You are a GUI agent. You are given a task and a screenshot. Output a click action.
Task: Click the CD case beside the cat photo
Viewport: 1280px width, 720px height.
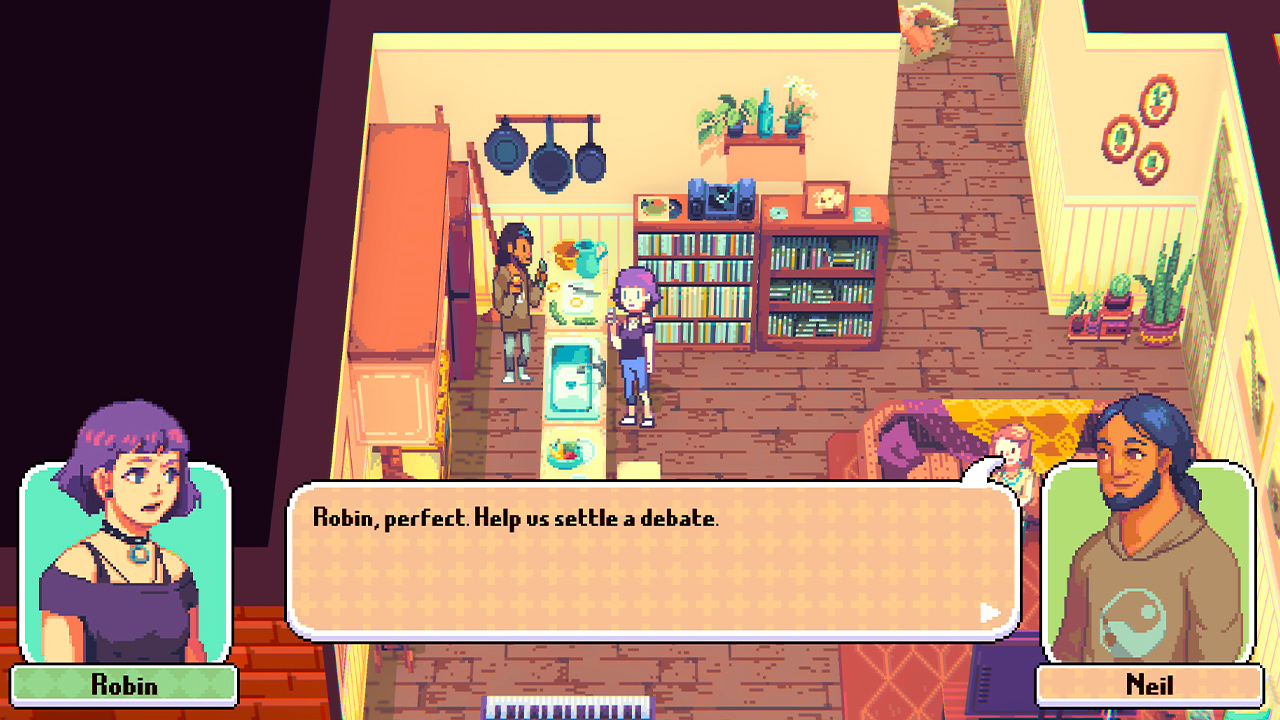pos(862,212)
